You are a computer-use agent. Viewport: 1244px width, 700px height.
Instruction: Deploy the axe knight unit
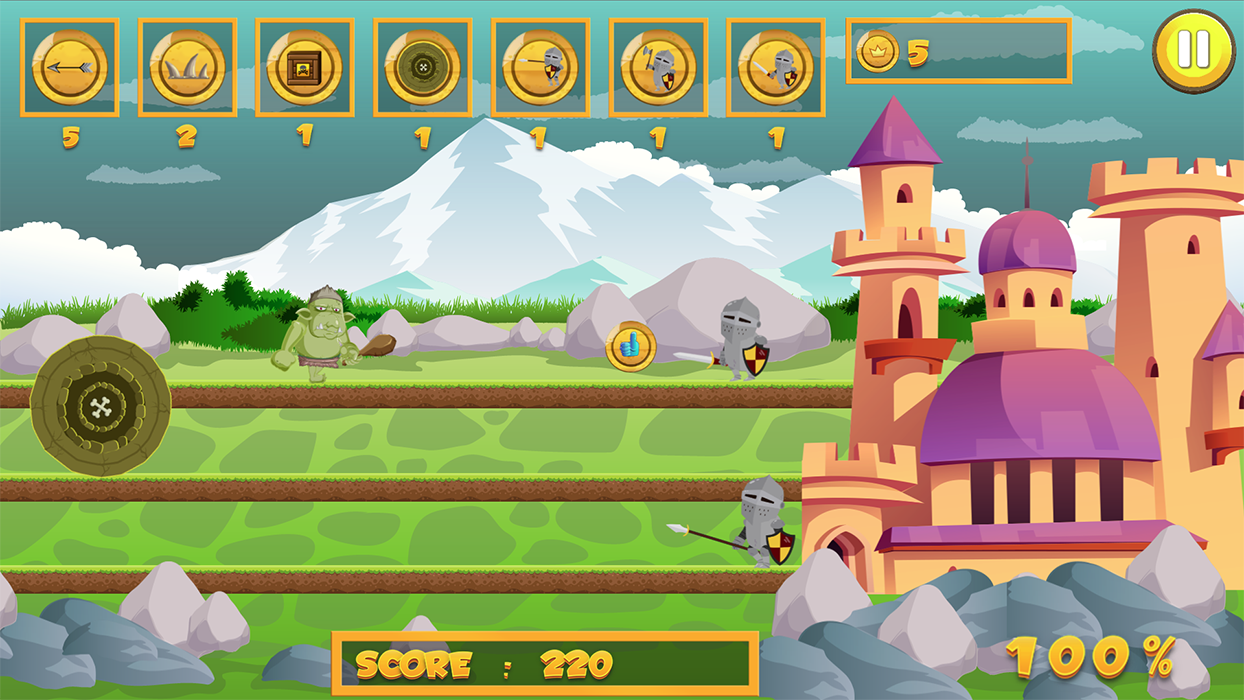tap(658, 67)
